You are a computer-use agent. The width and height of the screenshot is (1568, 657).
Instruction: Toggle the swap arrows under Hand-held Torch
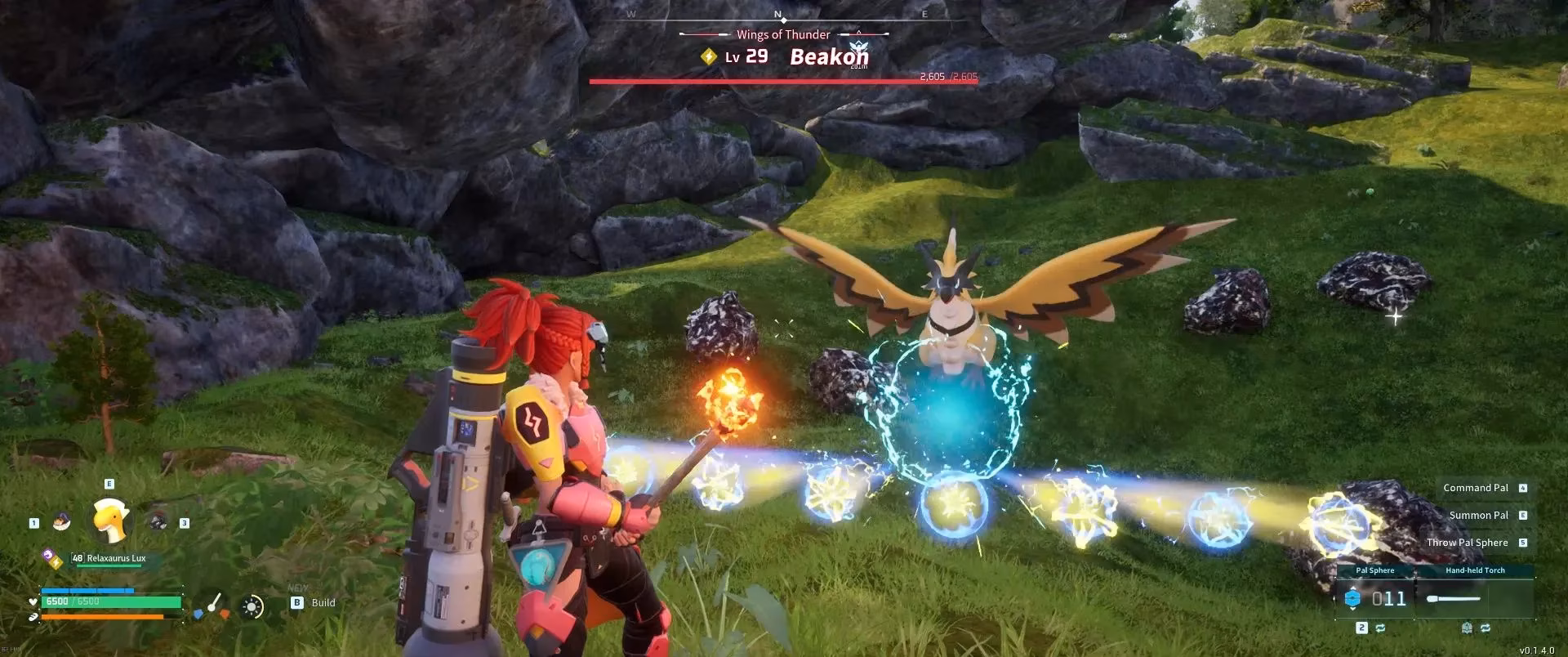click(1486, 628)
